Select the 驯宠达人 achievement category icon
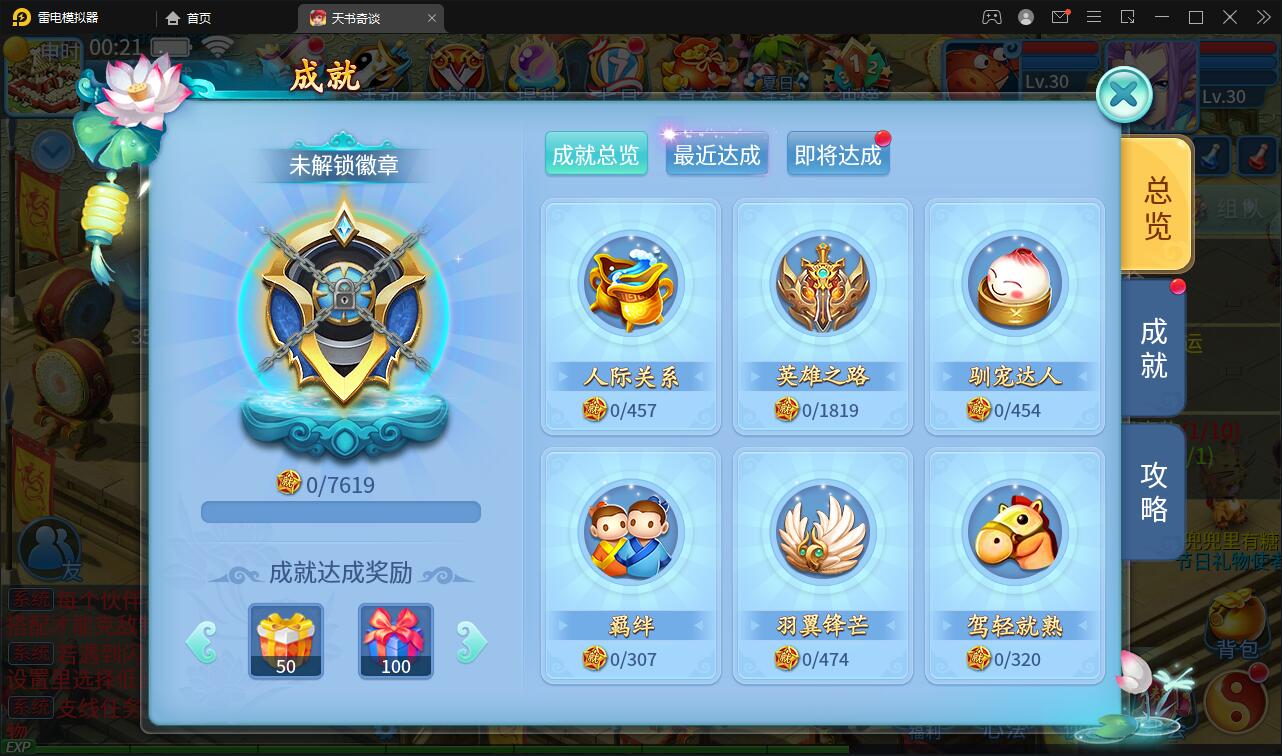1282x756 pixels. tap(1014, 285)
